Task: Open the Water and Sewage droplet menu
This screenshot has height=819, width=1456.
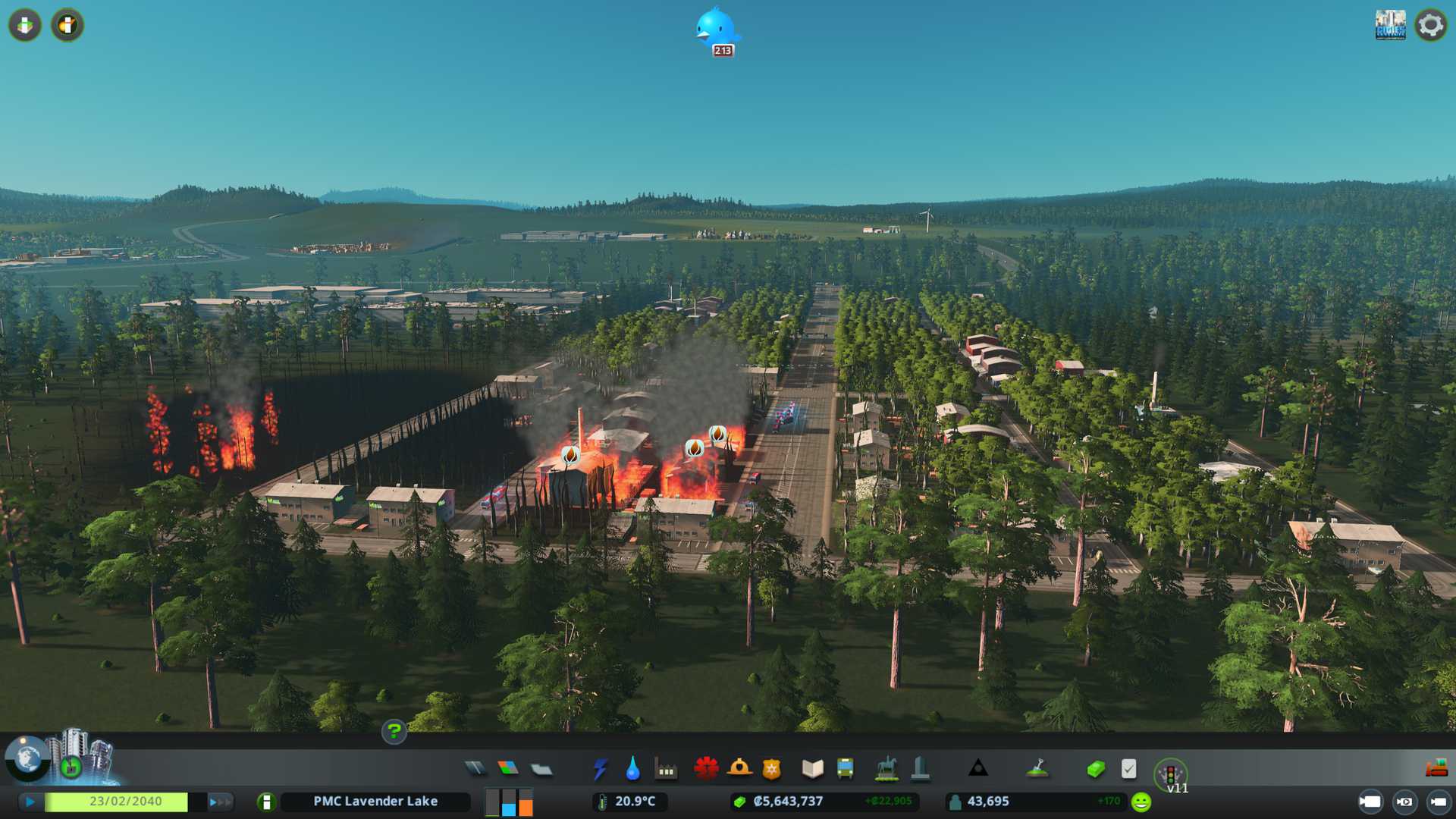Action: coord(632,769)
